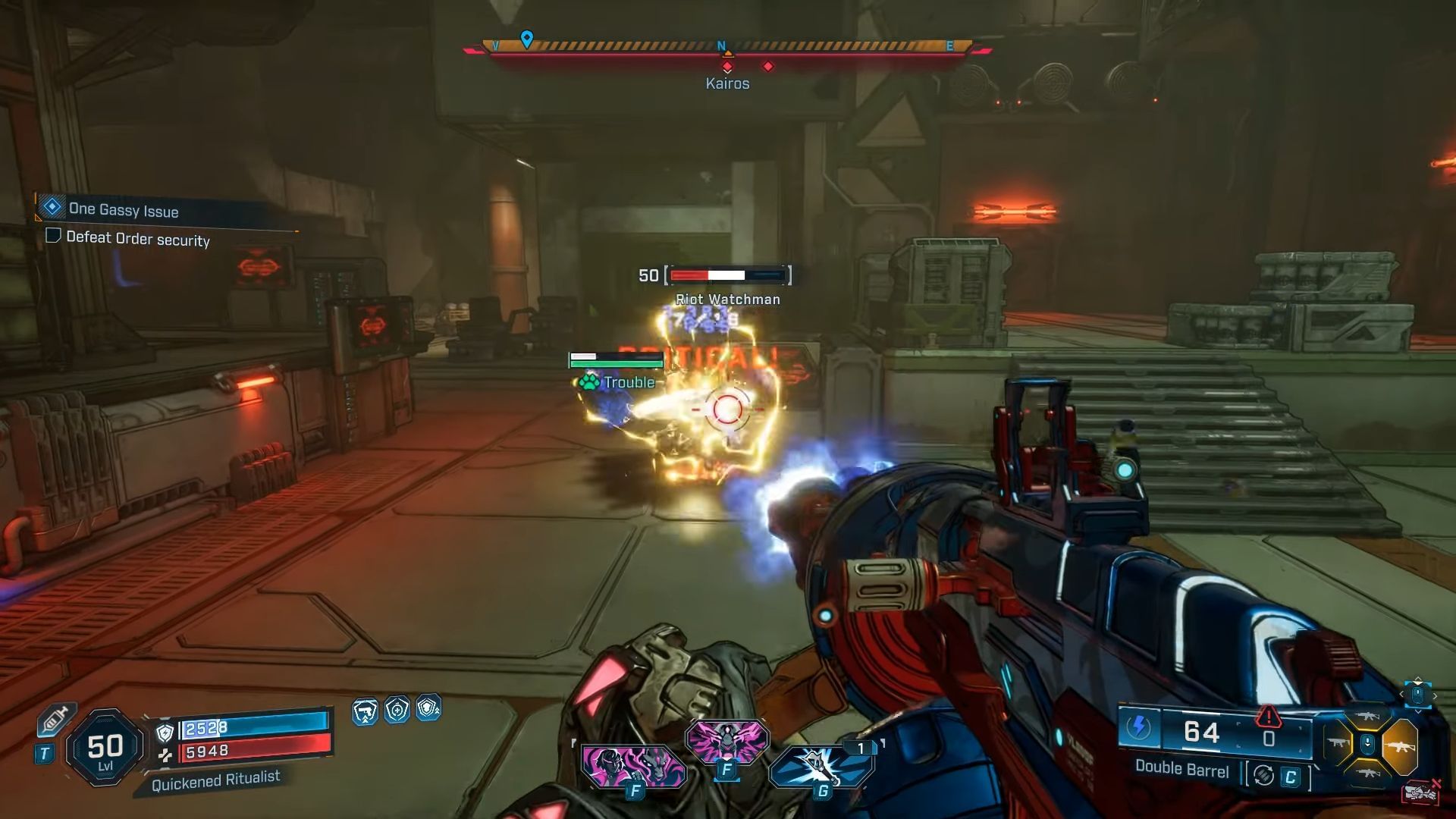Screen dimensions: 1456x819
Task: Tick the Defeat Order security objective checkbox
Action: click(x=53, y=236)
